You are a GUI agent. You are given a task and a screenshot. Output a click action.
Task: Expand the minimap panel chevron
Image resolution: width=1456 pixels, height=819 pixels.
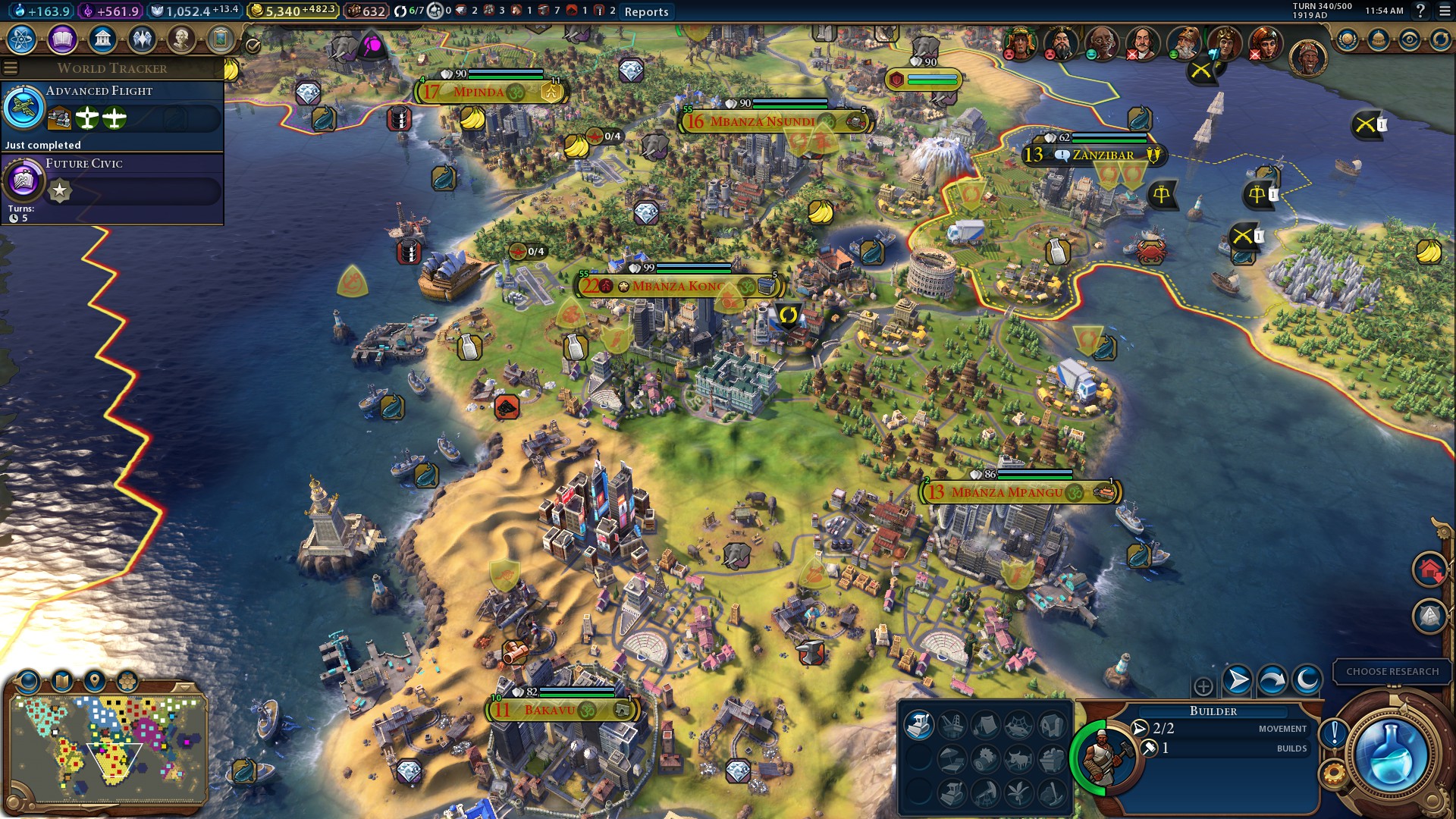(x=184, y=688)
